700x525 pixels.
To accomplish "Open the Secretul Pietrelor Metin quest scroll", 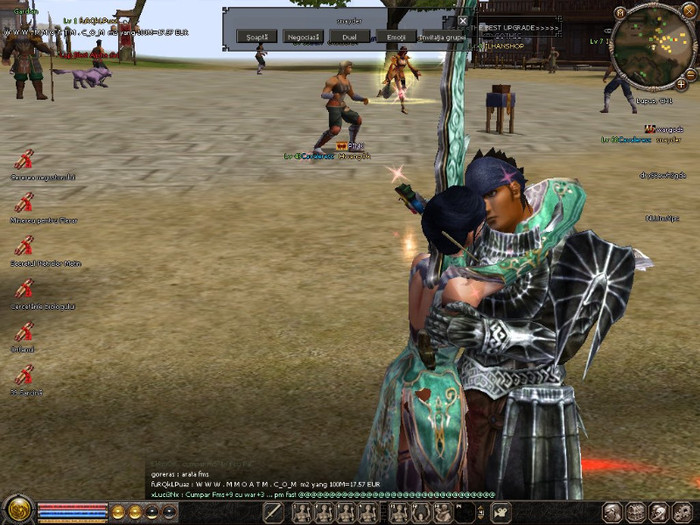I will [x=24, y=246].
